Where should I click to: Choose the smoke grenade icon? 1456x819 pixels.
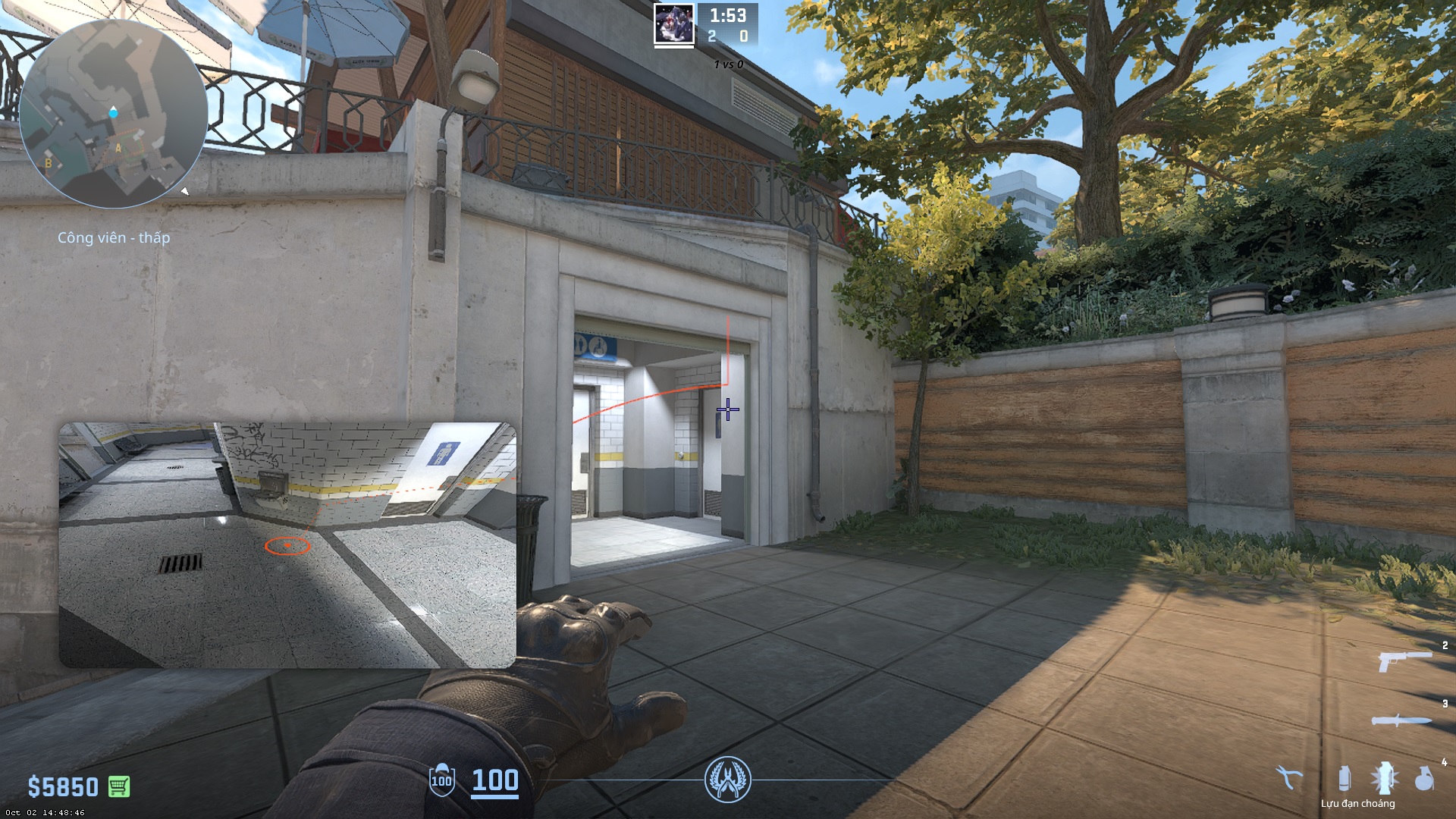coord(1344,778)
